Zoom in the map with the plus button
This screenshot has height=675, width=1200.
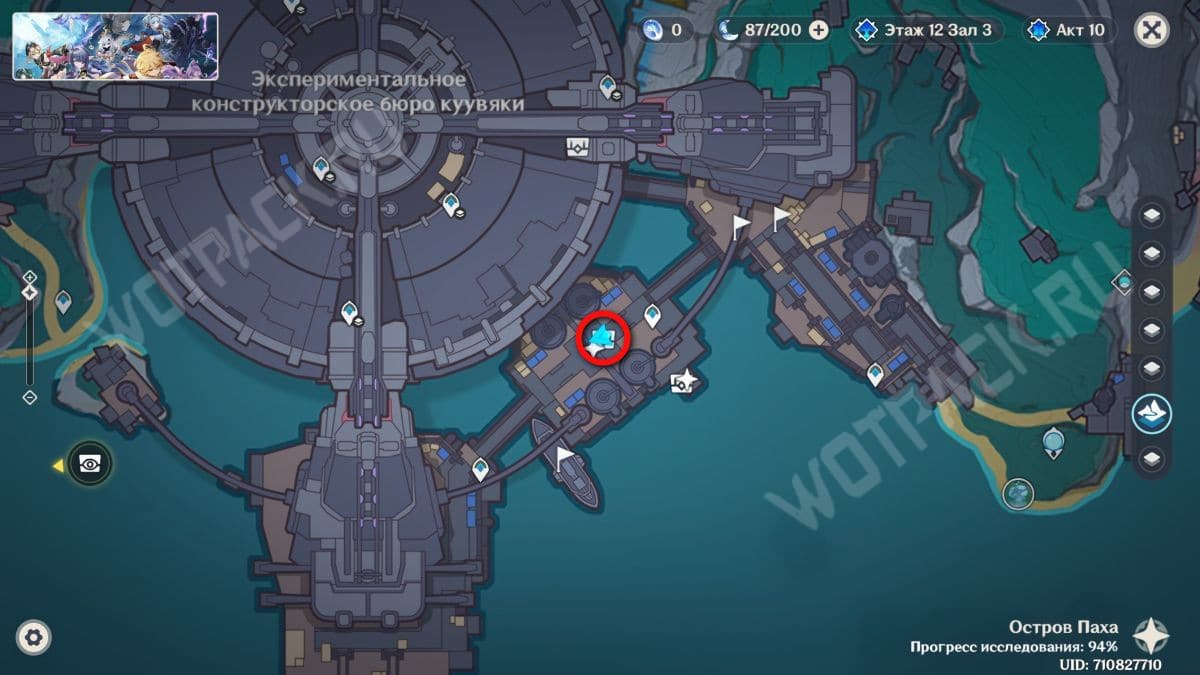pos(30,277)
